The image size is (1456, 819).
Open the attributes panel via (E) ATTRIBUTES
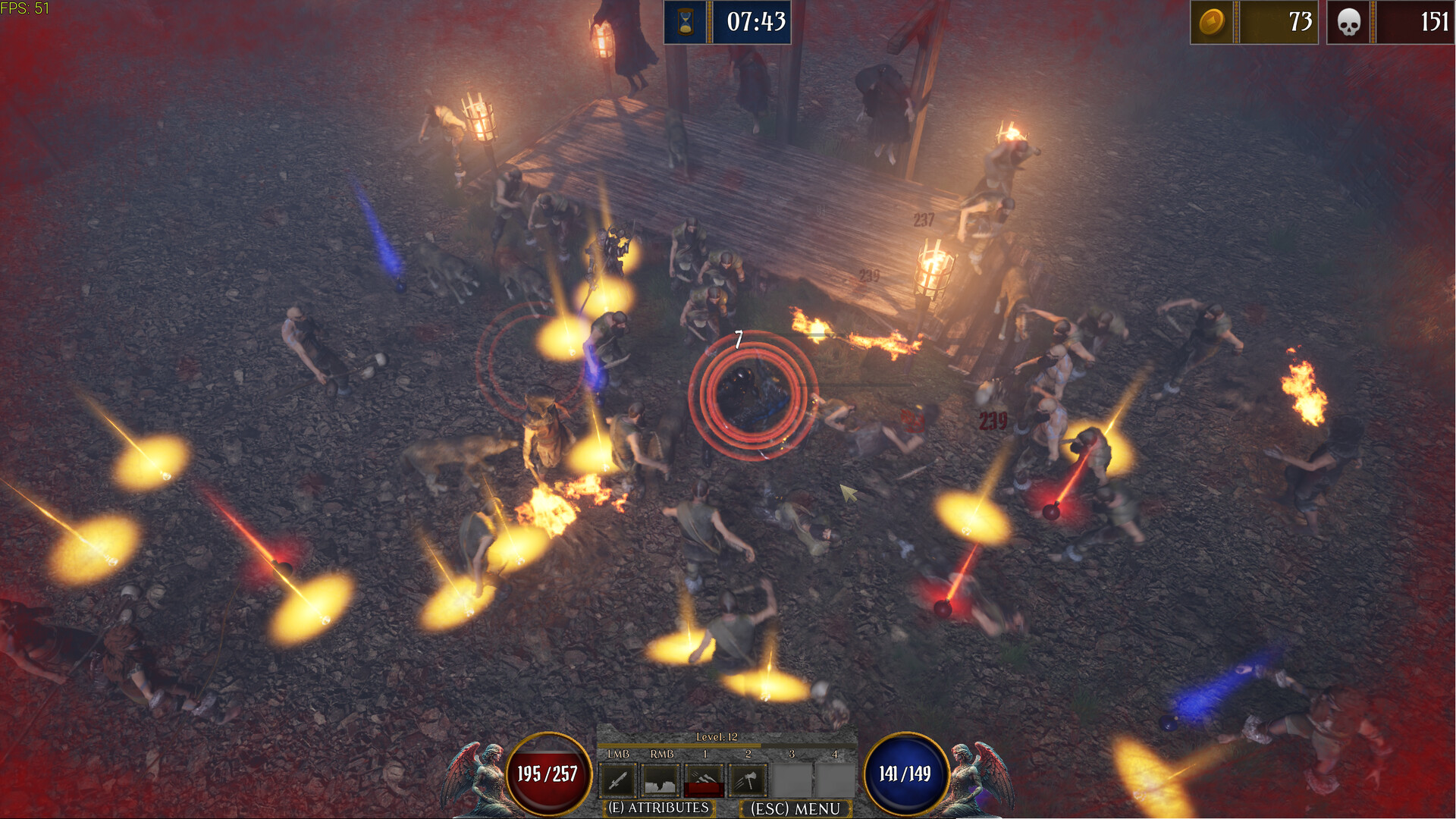(659, 808)
